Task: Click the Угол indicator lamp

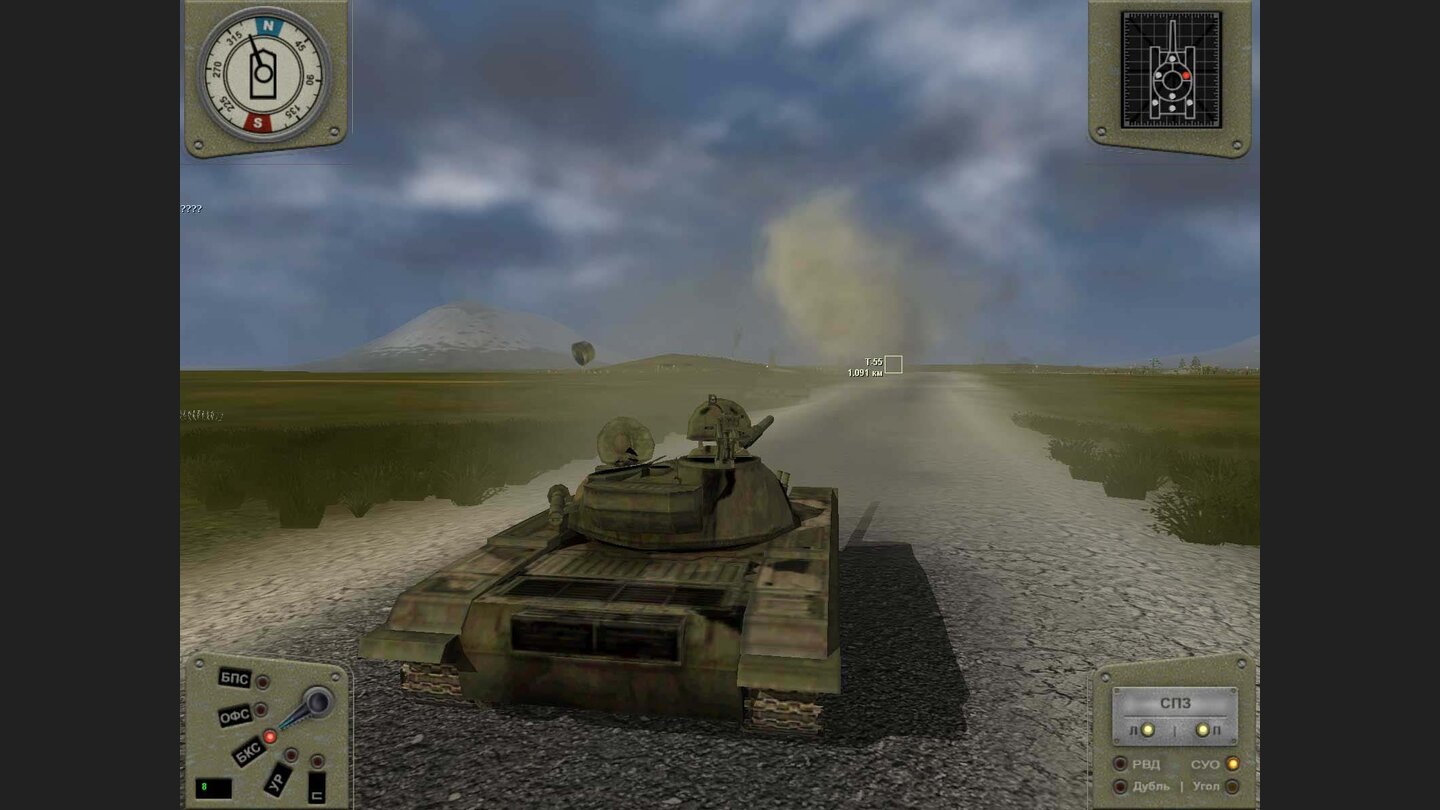Action: pos(1231,786)
